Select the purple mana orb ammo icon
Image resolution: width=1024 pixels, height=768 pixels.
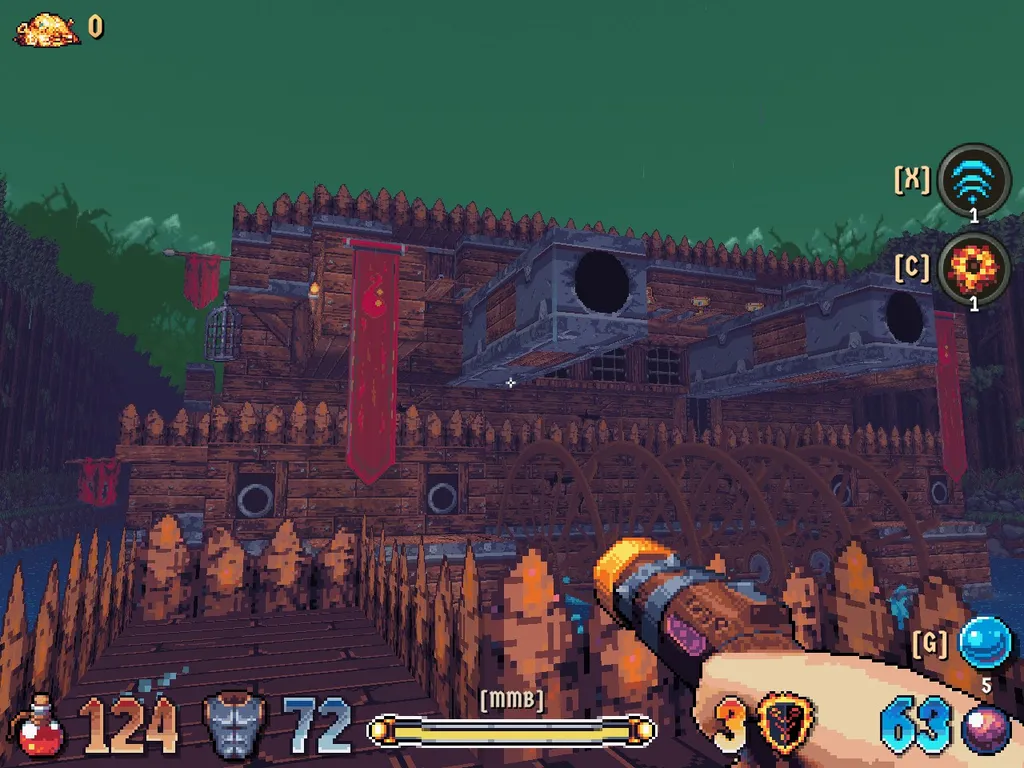click(985, 729)
